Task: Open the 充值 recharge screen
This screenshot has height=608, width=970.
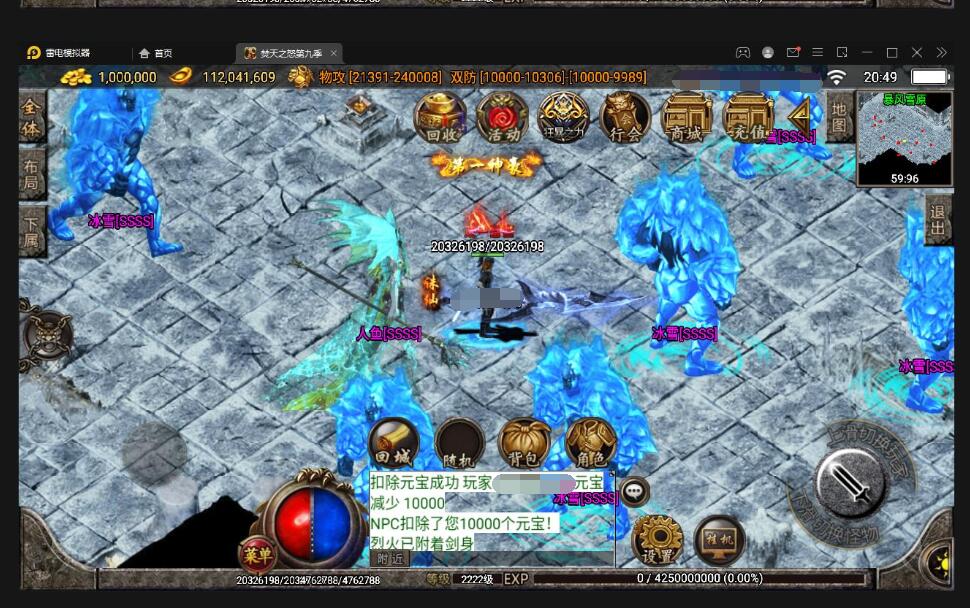Action: coord(748,117)
